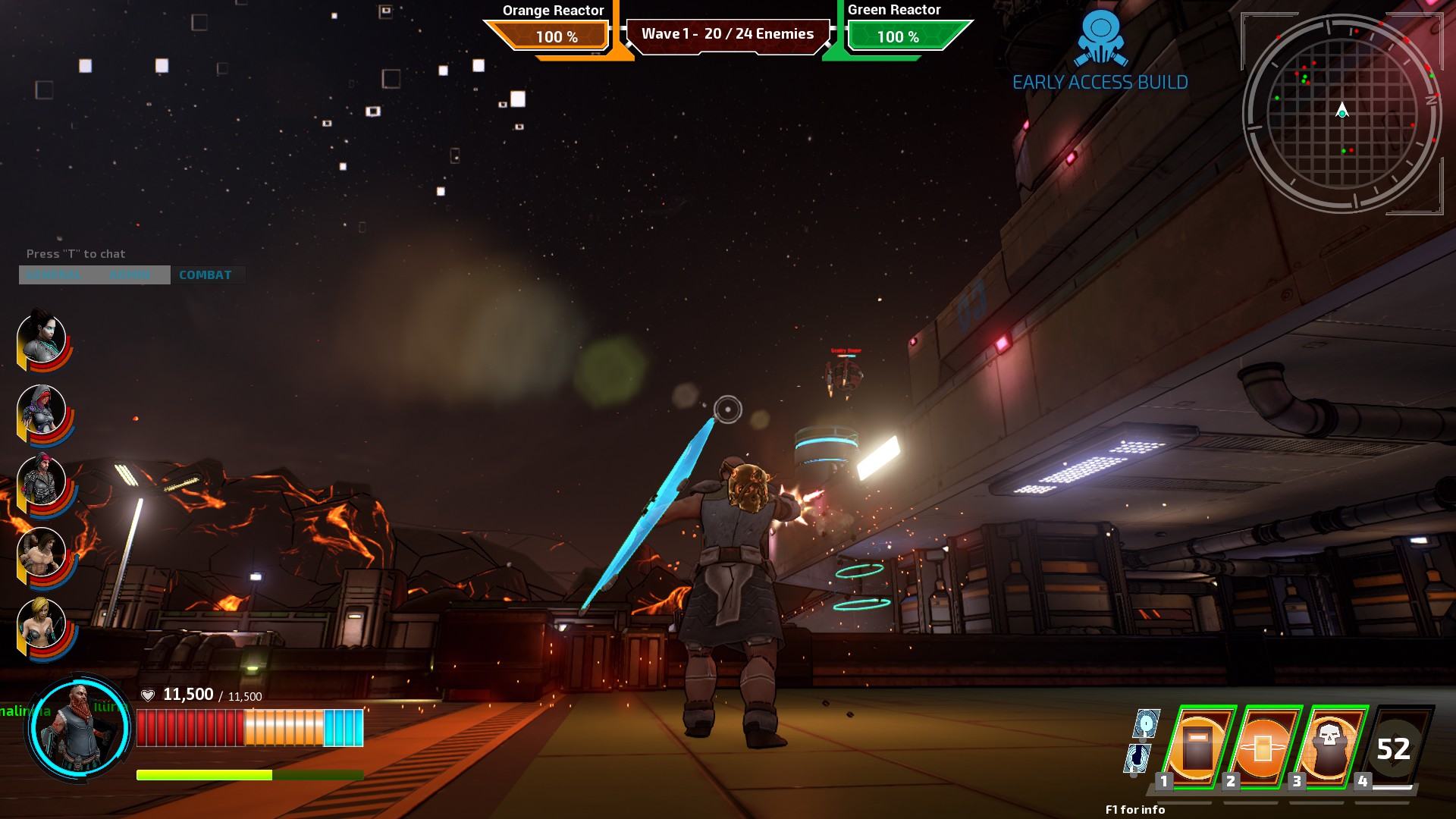Click the circular radar minimap
The image size is (1456, 819).
click(x=1341, y=112)
